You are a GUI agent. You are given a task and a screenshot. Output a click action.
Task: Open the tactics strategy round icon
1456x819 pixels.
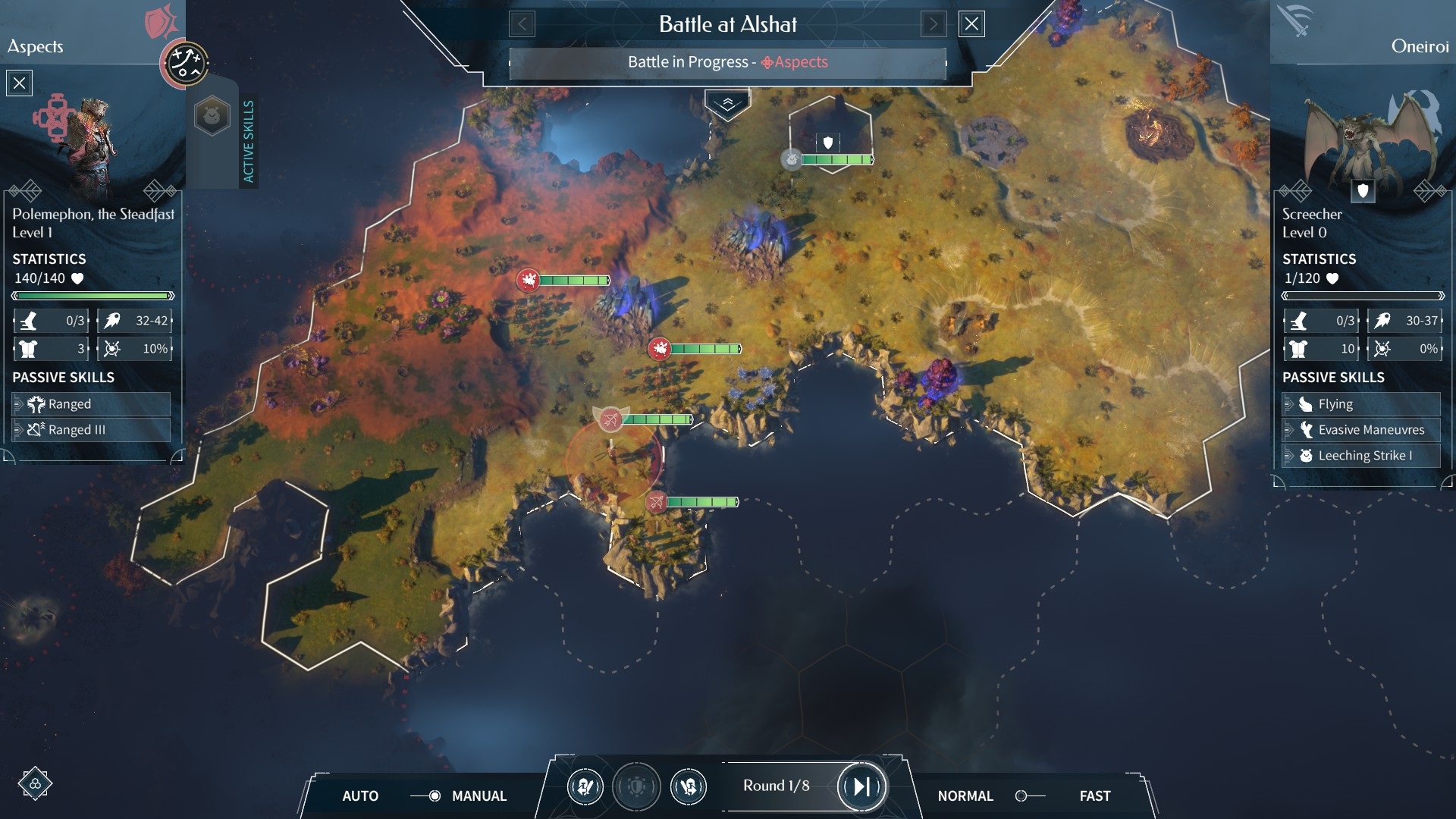click(186, 64)
